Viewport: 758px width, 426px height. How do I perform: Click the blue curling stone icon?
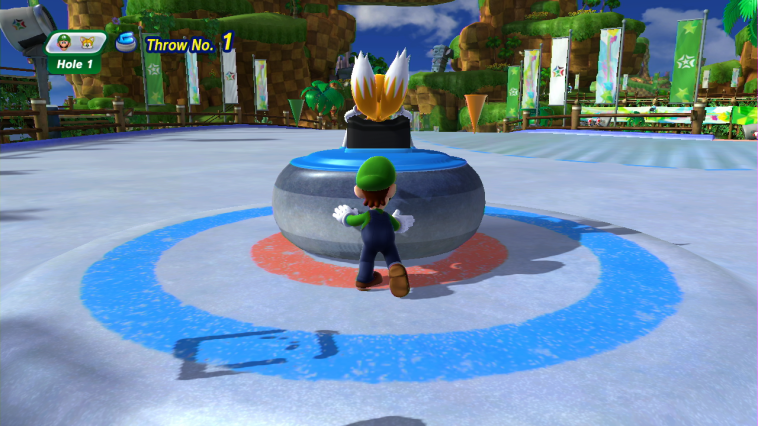[126, 42]
